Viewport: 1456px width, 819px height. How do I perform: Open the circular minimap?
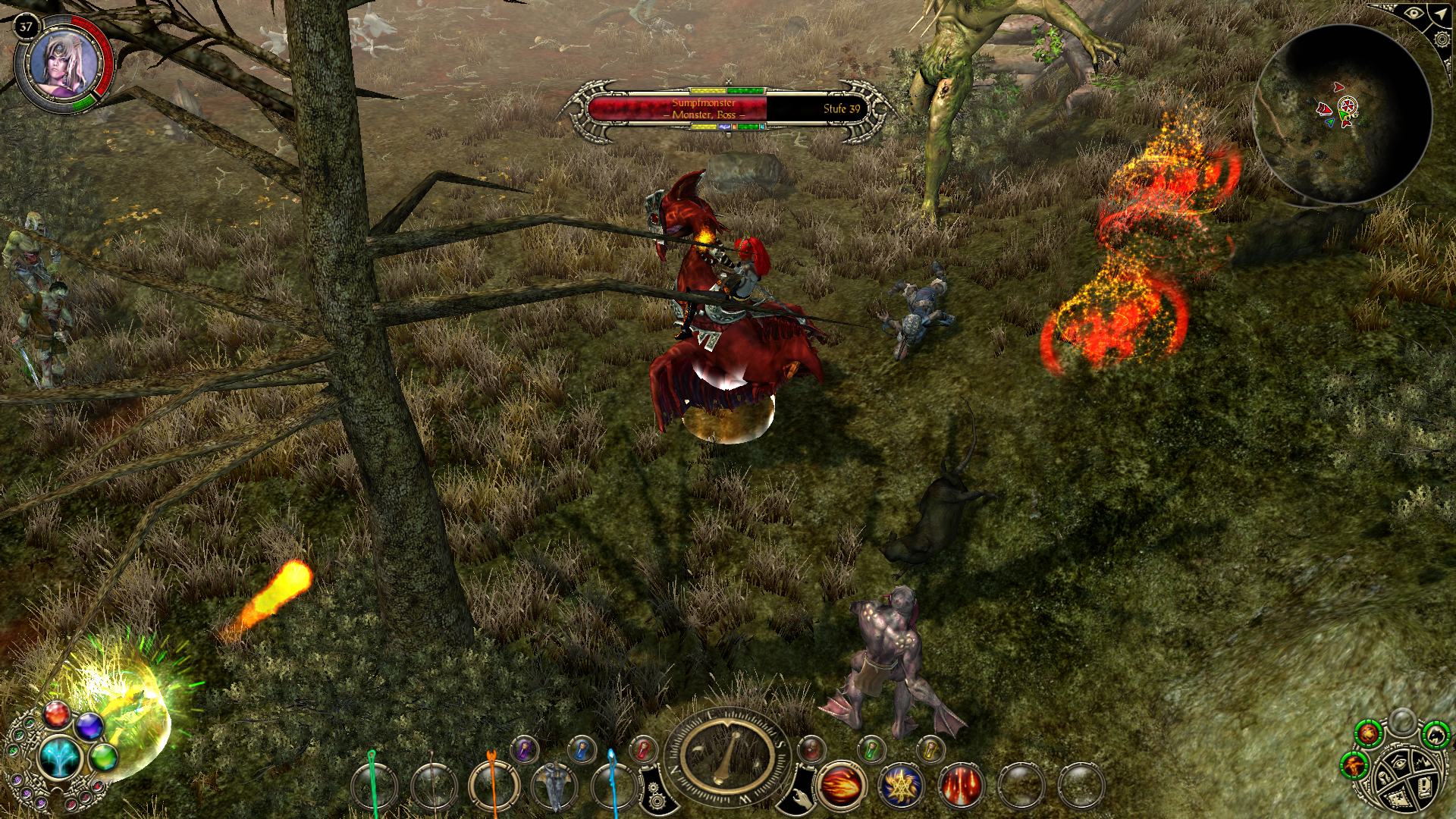point(1342,115)
